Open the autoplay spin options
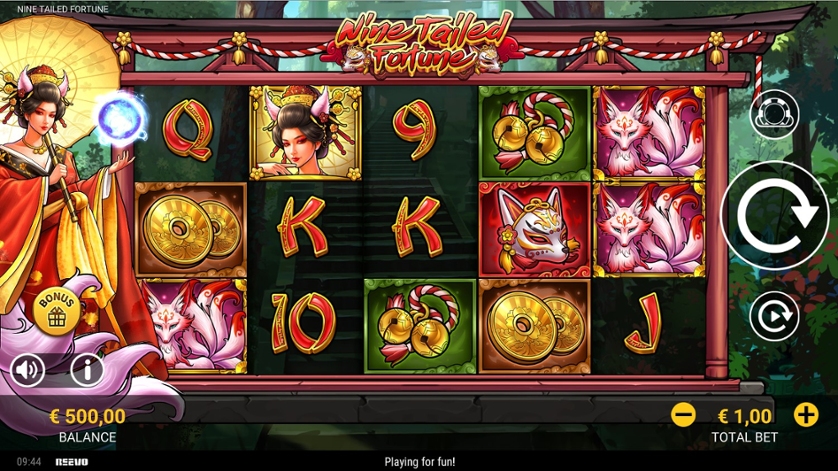838x471 pixels. tap(774, 317)
